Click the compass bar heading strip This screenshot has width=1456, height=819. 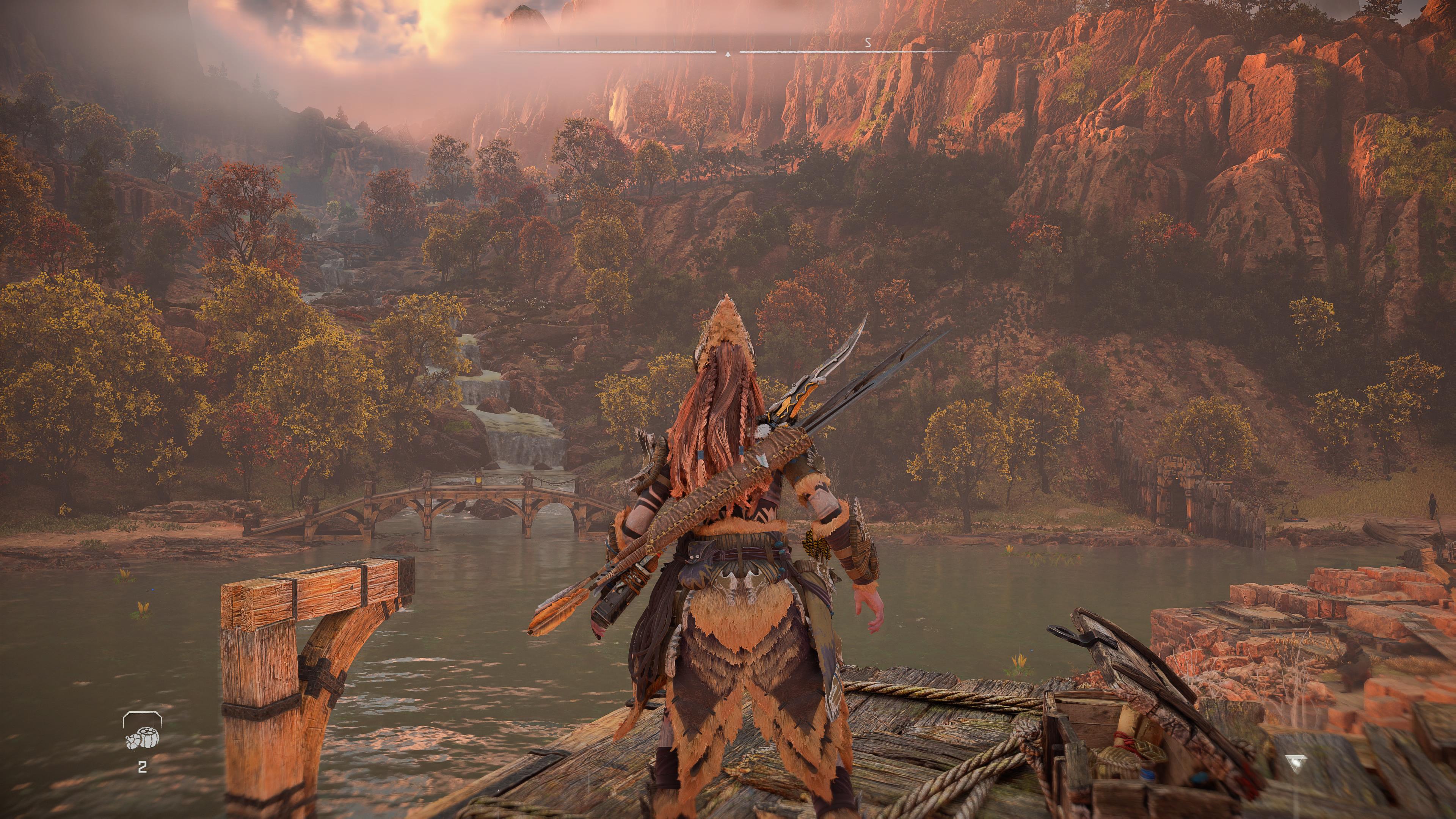point(728,51)
